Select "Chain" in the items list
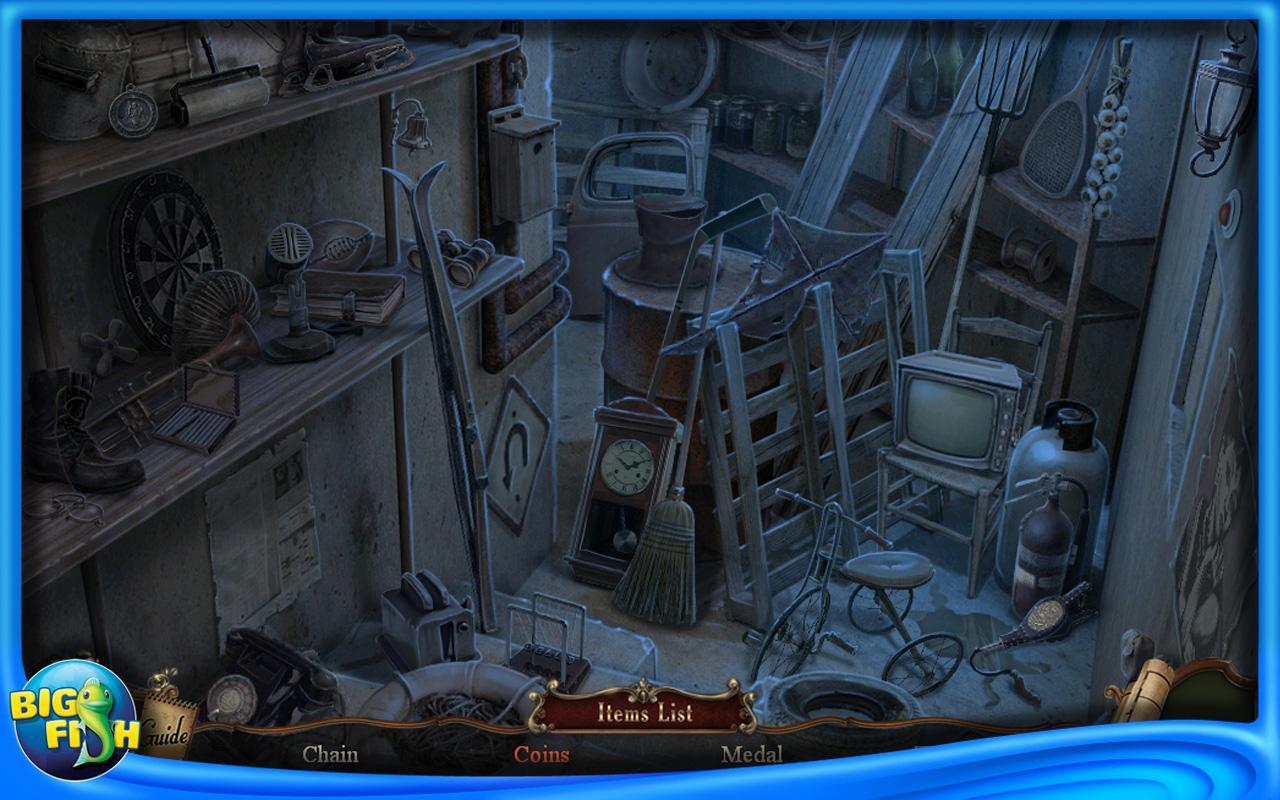 (x=332, y=757)
